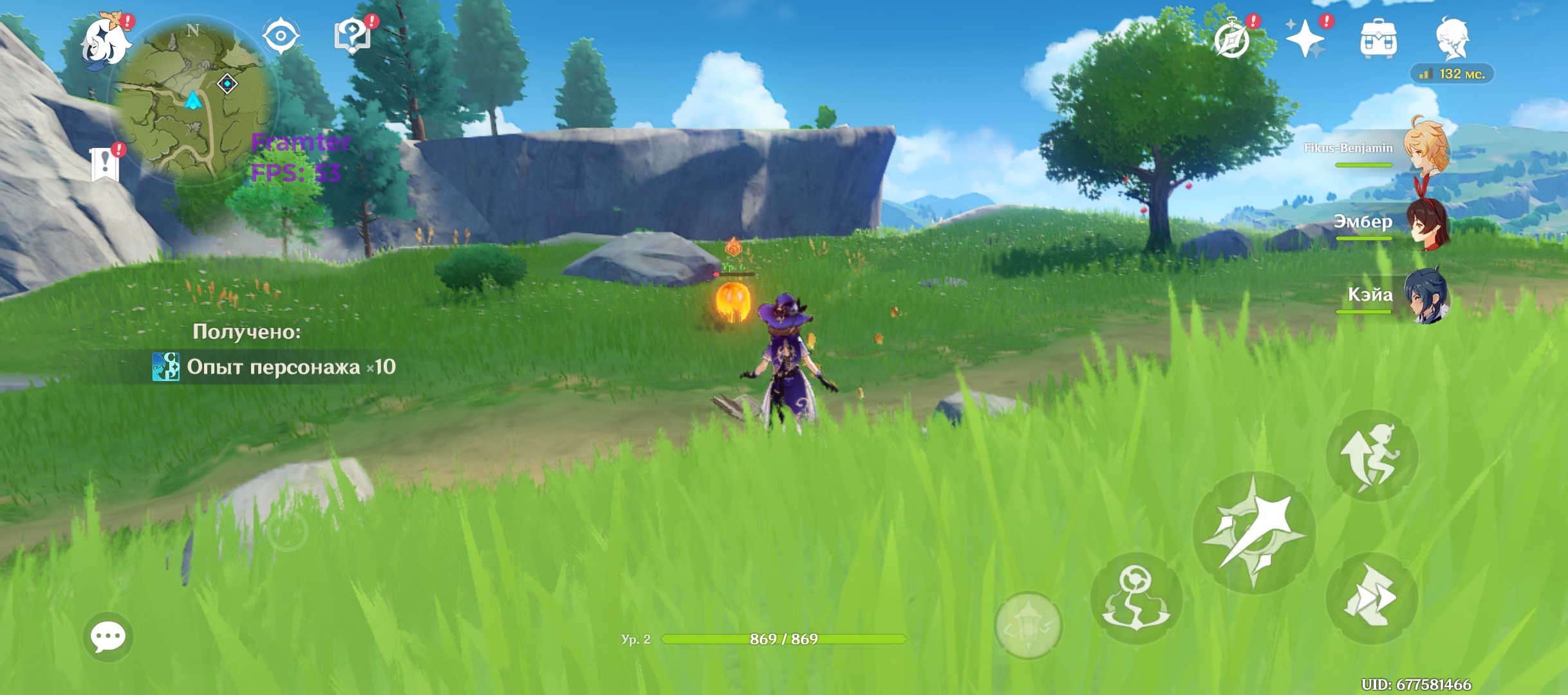Open the quest log bookmark icon
1568x695 pixels.
point(105,164)
